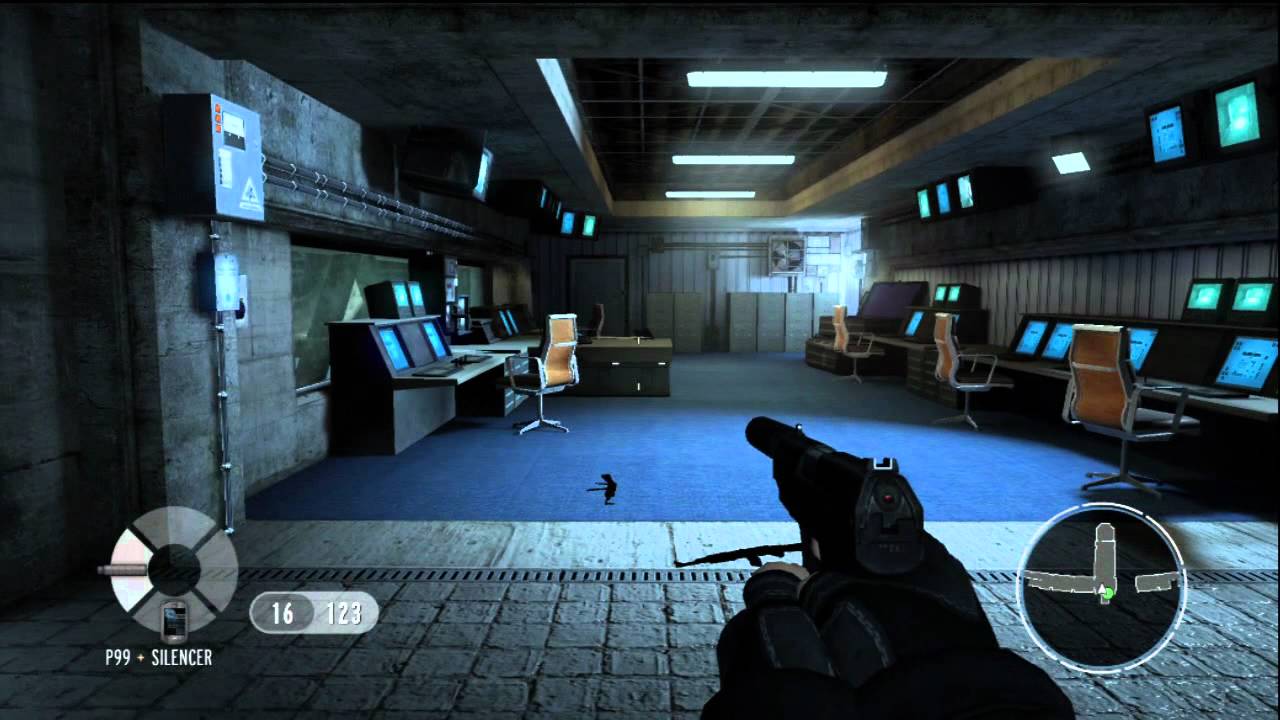Click the dead guard on the blue carpet
1280x720 pixels.
(608, 490)
